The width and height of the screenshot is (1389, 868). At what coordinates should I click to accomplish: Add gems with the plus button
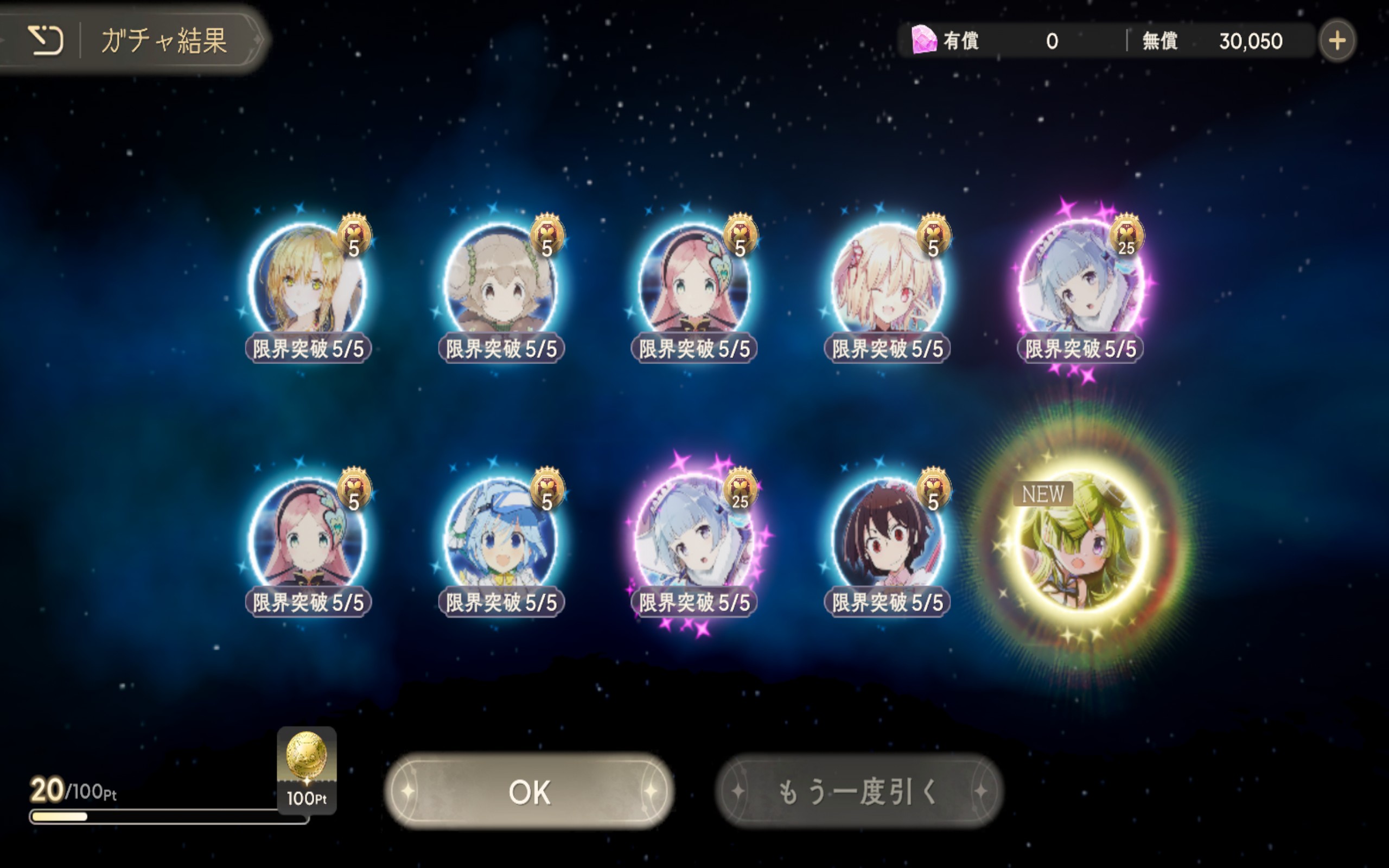point(1337,41)
